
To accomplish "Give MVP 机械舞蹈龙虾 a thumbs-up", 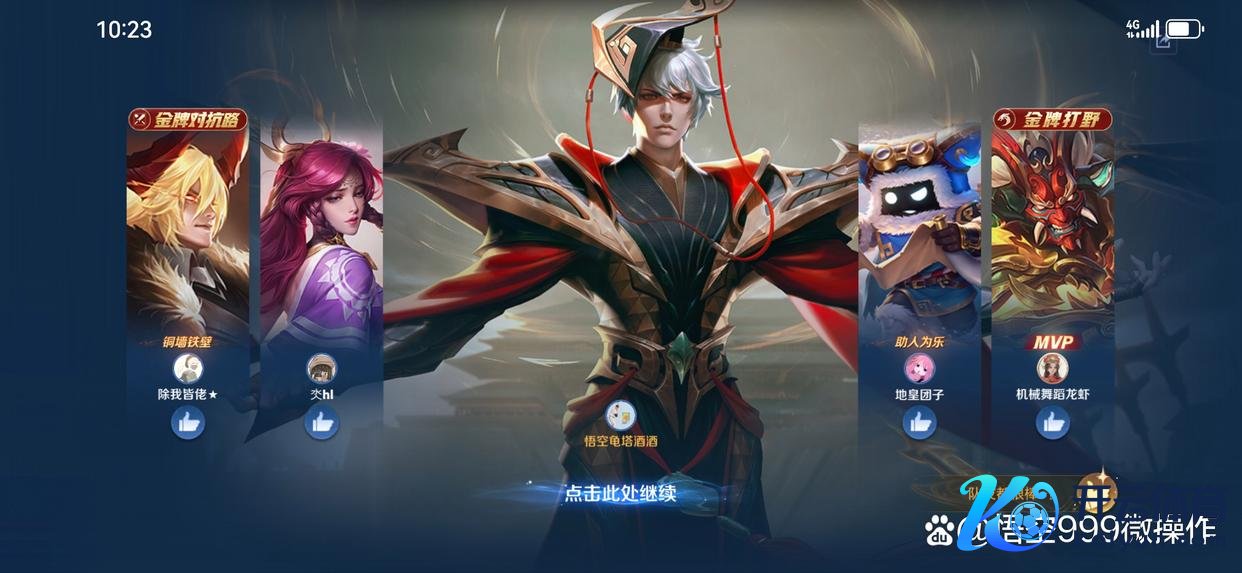I will click(1052, 424).
